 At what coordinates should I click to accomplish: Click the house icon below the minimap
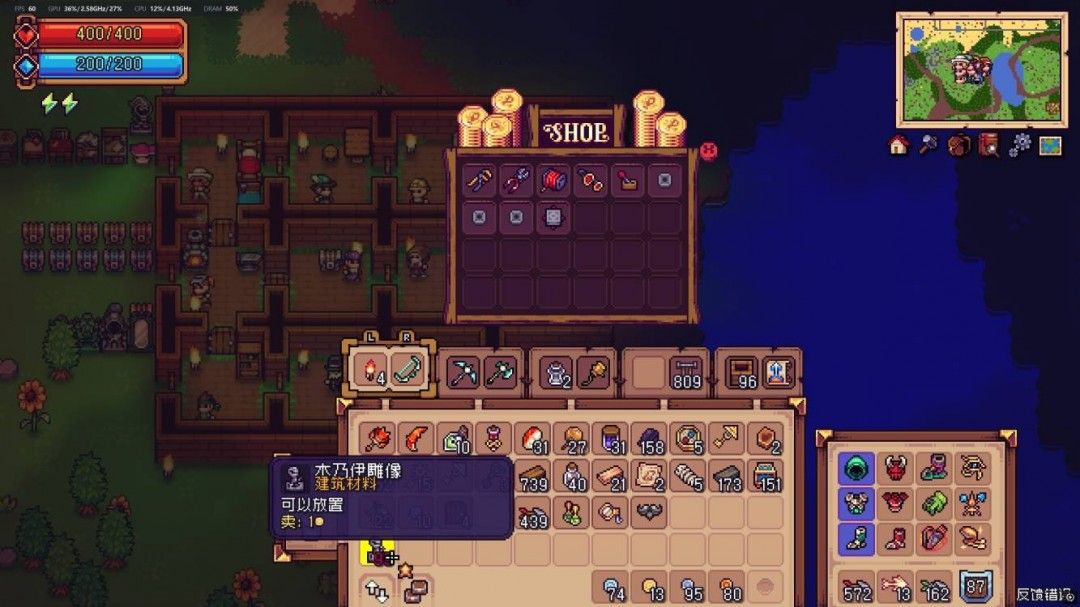click(899, 146)
